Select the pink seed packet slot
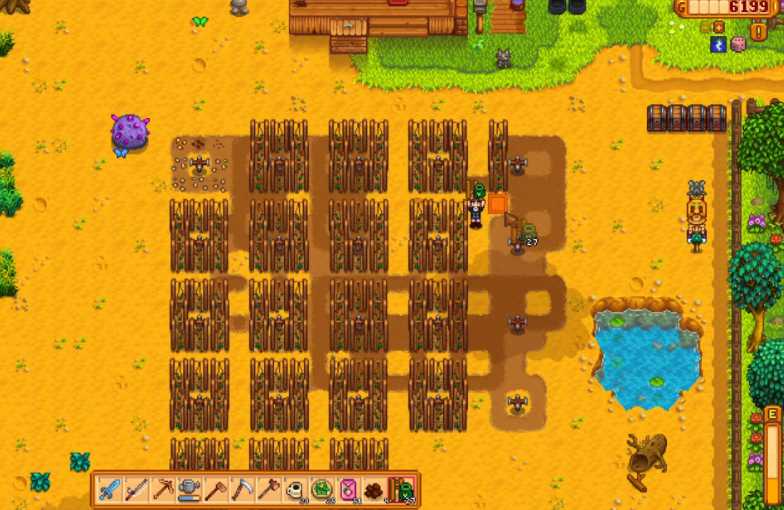784x510 pixels. coord(351,490)
